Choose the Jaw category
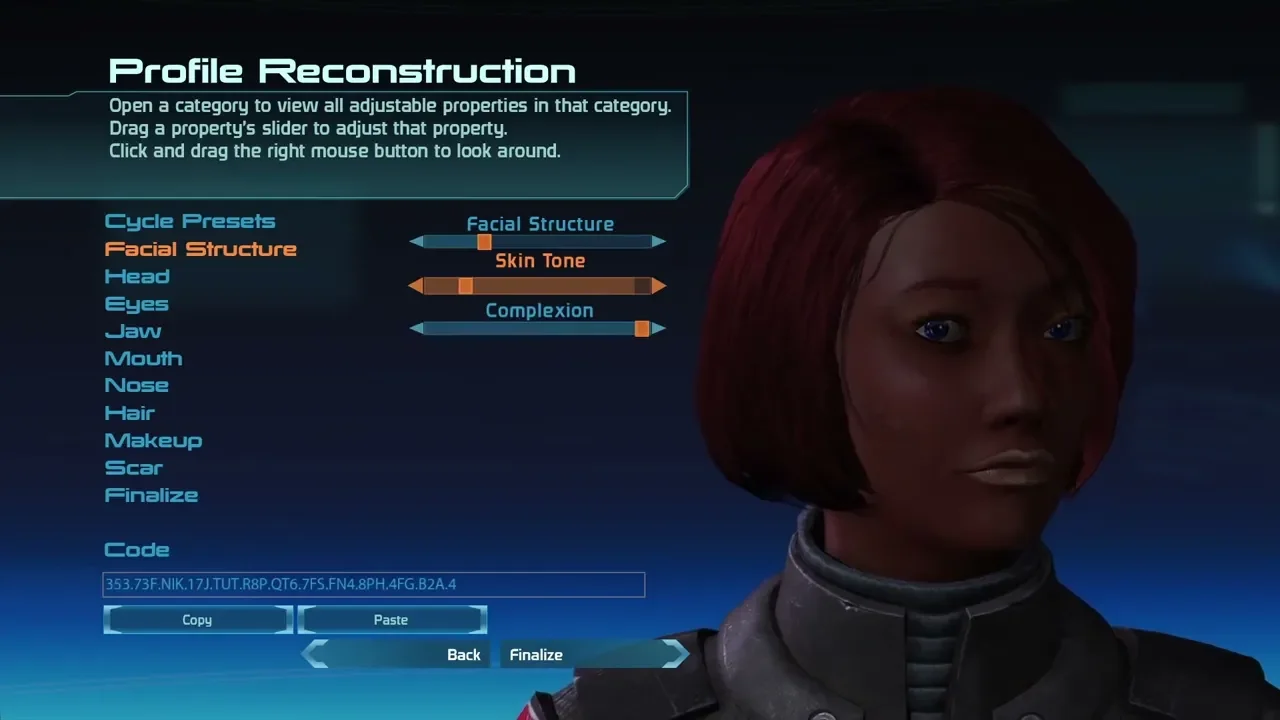This screenshot has height=720, width=1280. (133, 331)
